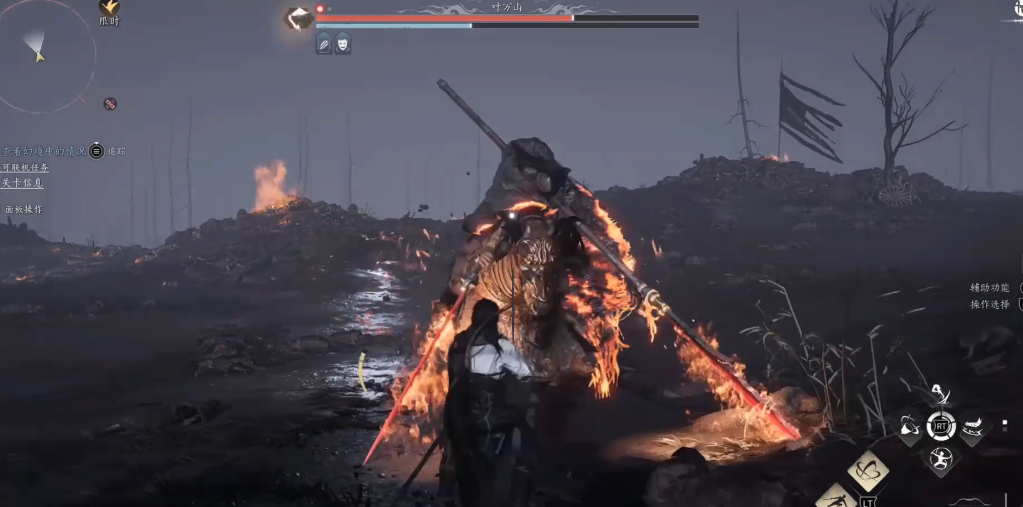Activate the bottom archer-pose skill on the wheel

940,458
